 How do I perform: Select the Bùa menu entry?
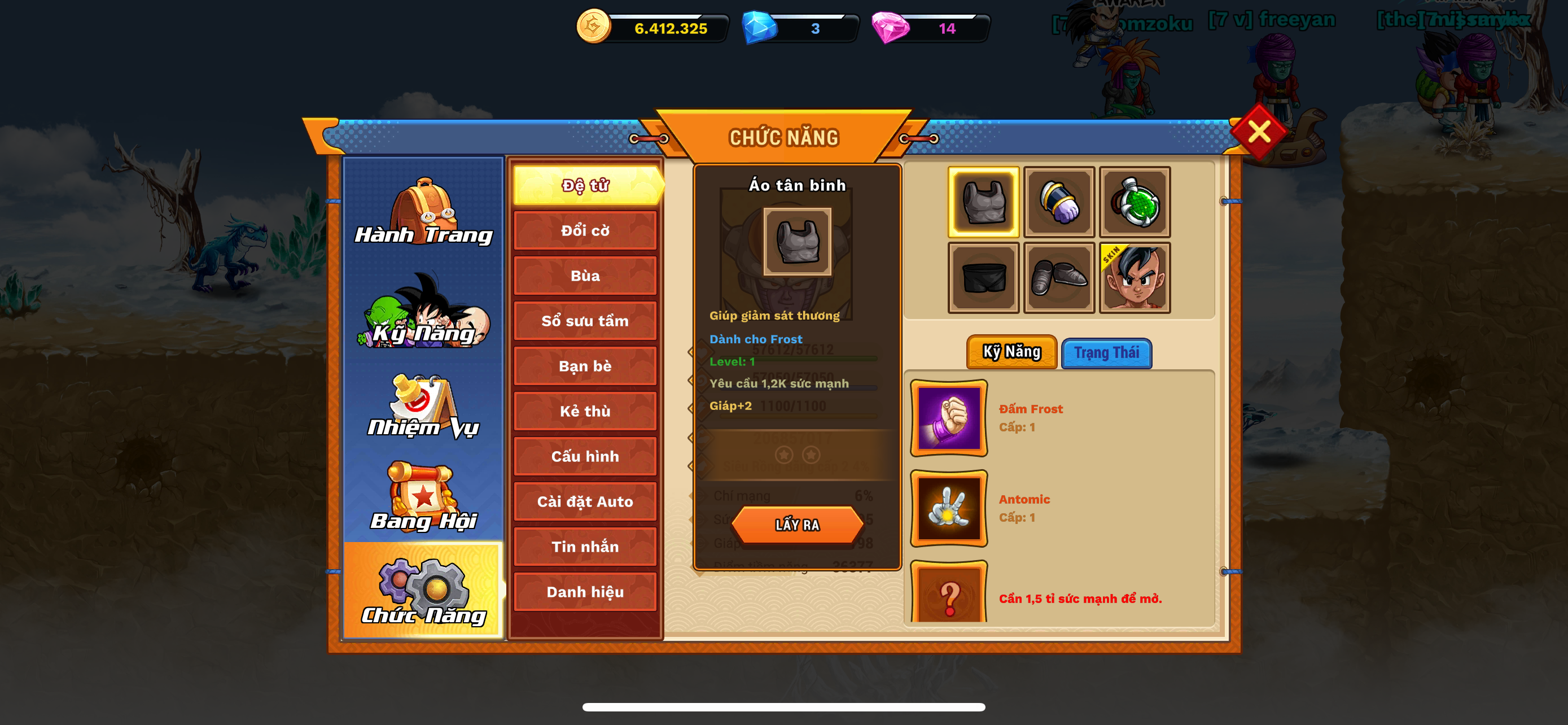585,276
